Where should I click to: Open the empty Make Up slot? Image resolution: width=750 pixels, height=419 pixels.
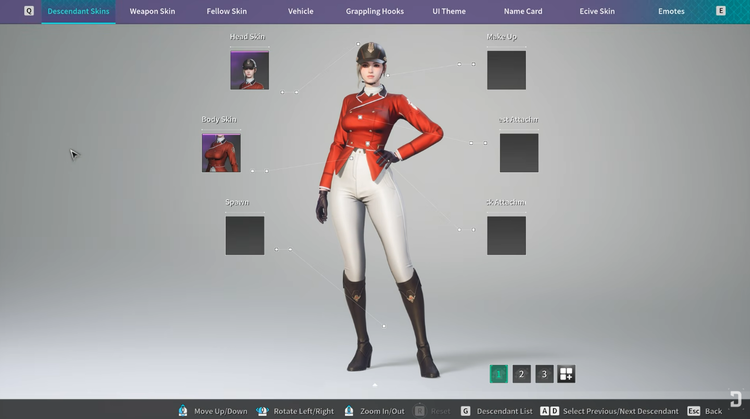[506, 70]
